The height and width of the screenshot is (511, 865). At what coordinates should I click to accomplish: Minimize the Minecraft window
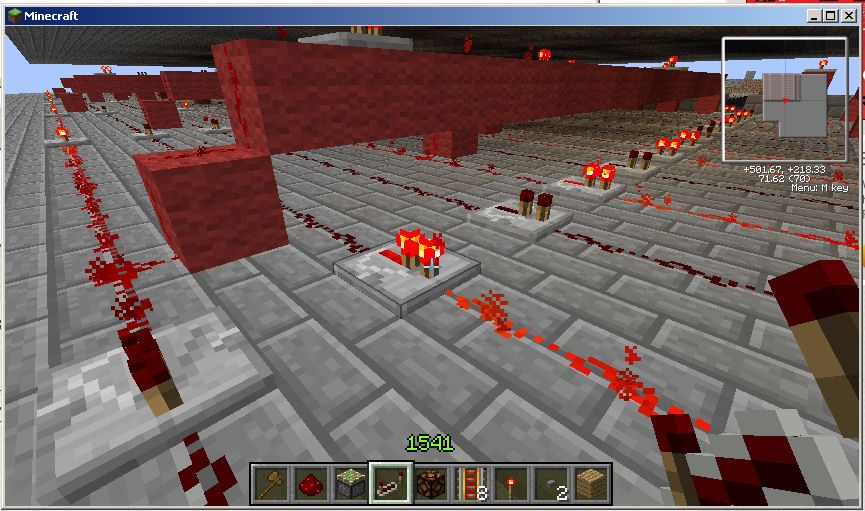(815, 16)
